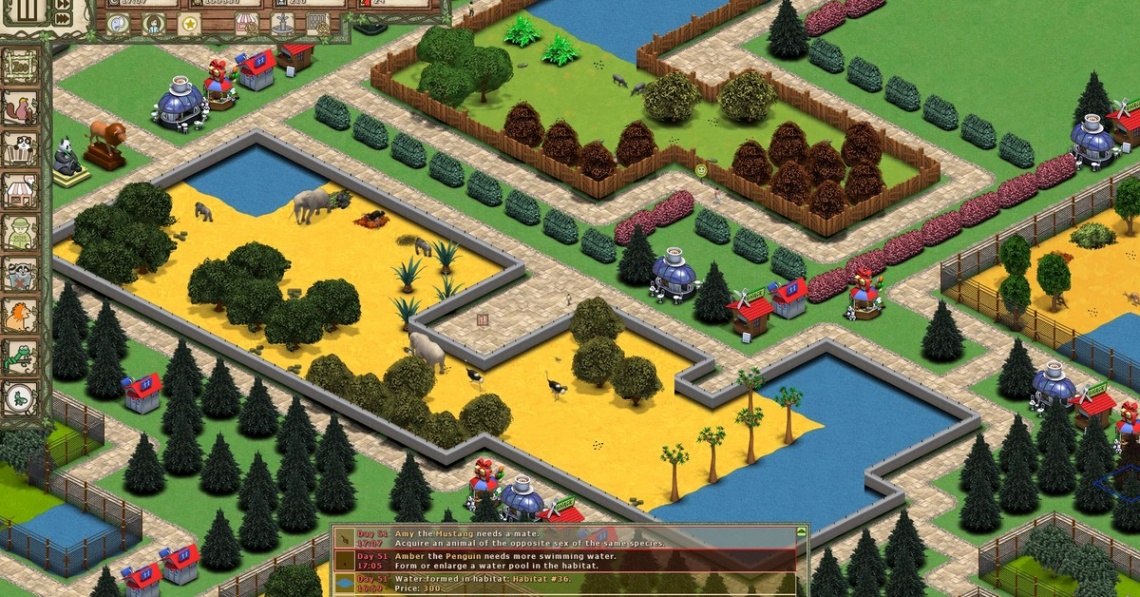Select the bird animals category icon
Image resolution: width=1140 pixels, height=597 pixels.
21,108
